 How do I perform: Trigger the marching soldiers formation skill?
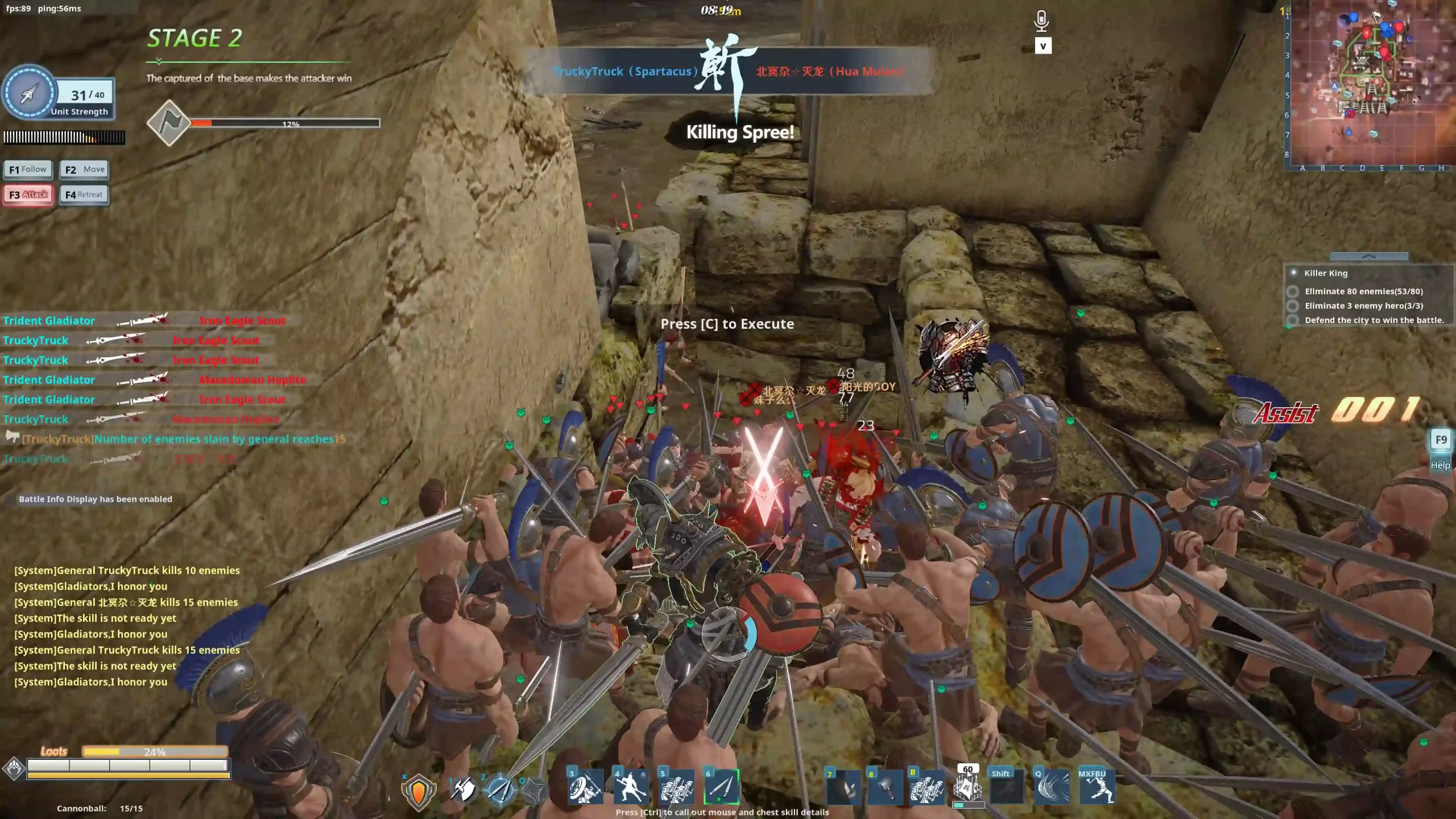click(x=676, y=787)
